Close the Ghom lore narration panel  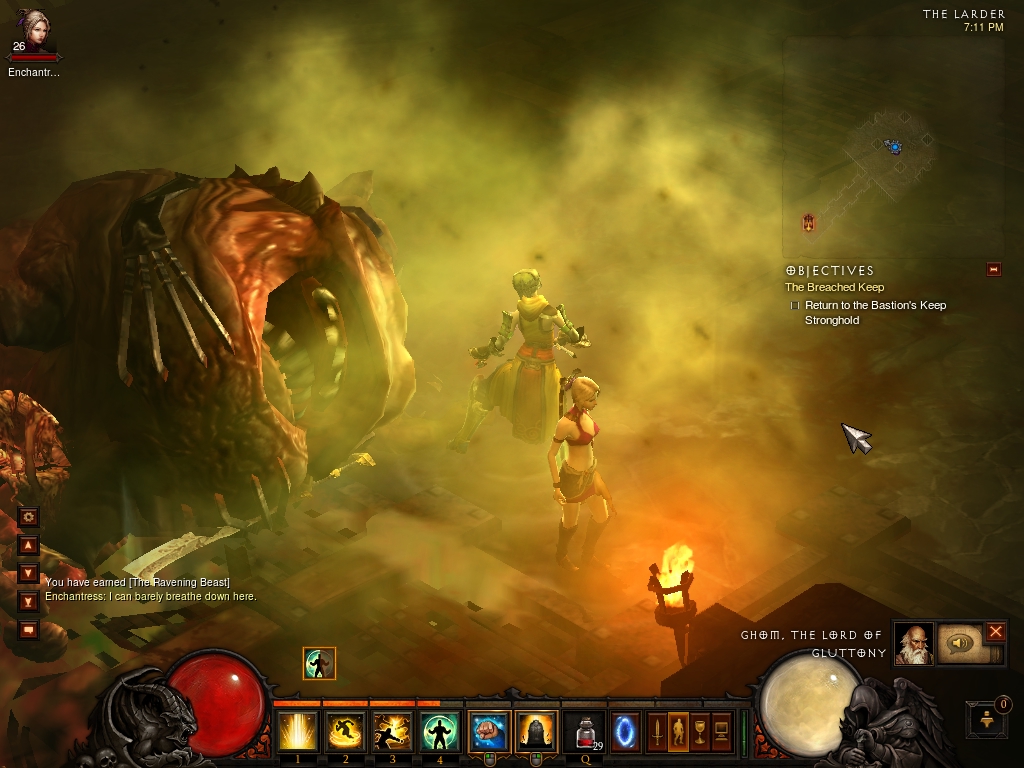[996, 631]
